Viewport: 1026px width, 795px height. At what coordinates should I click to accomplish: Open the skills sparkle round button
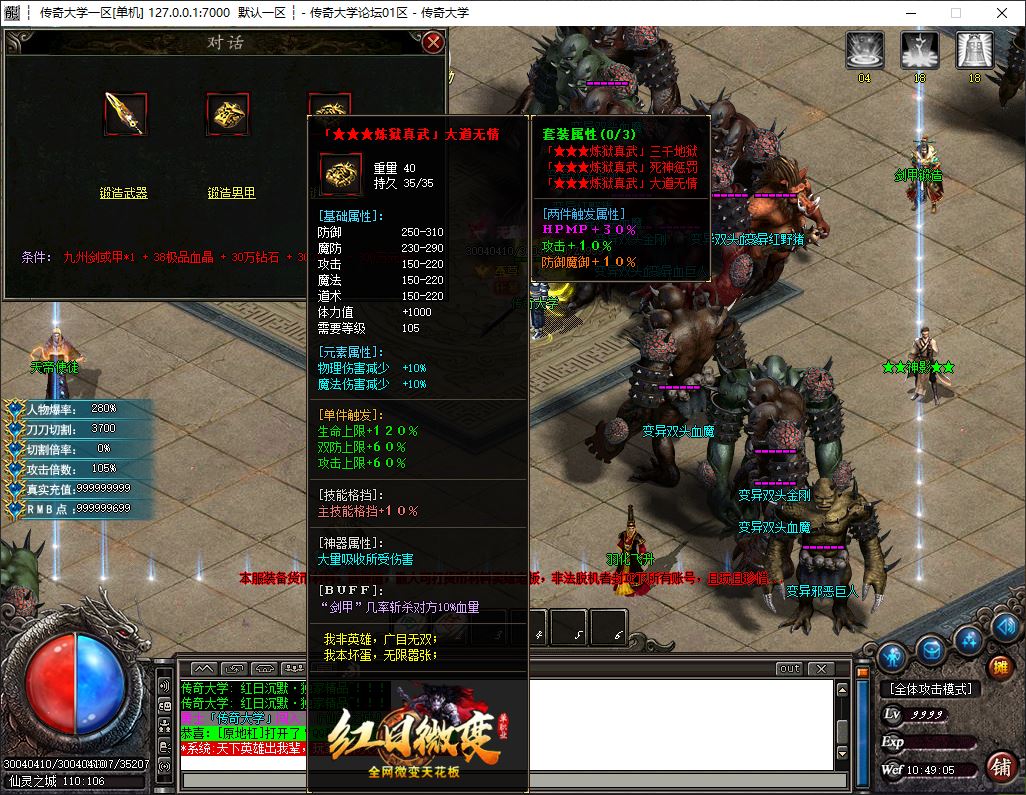pos(968,639)
